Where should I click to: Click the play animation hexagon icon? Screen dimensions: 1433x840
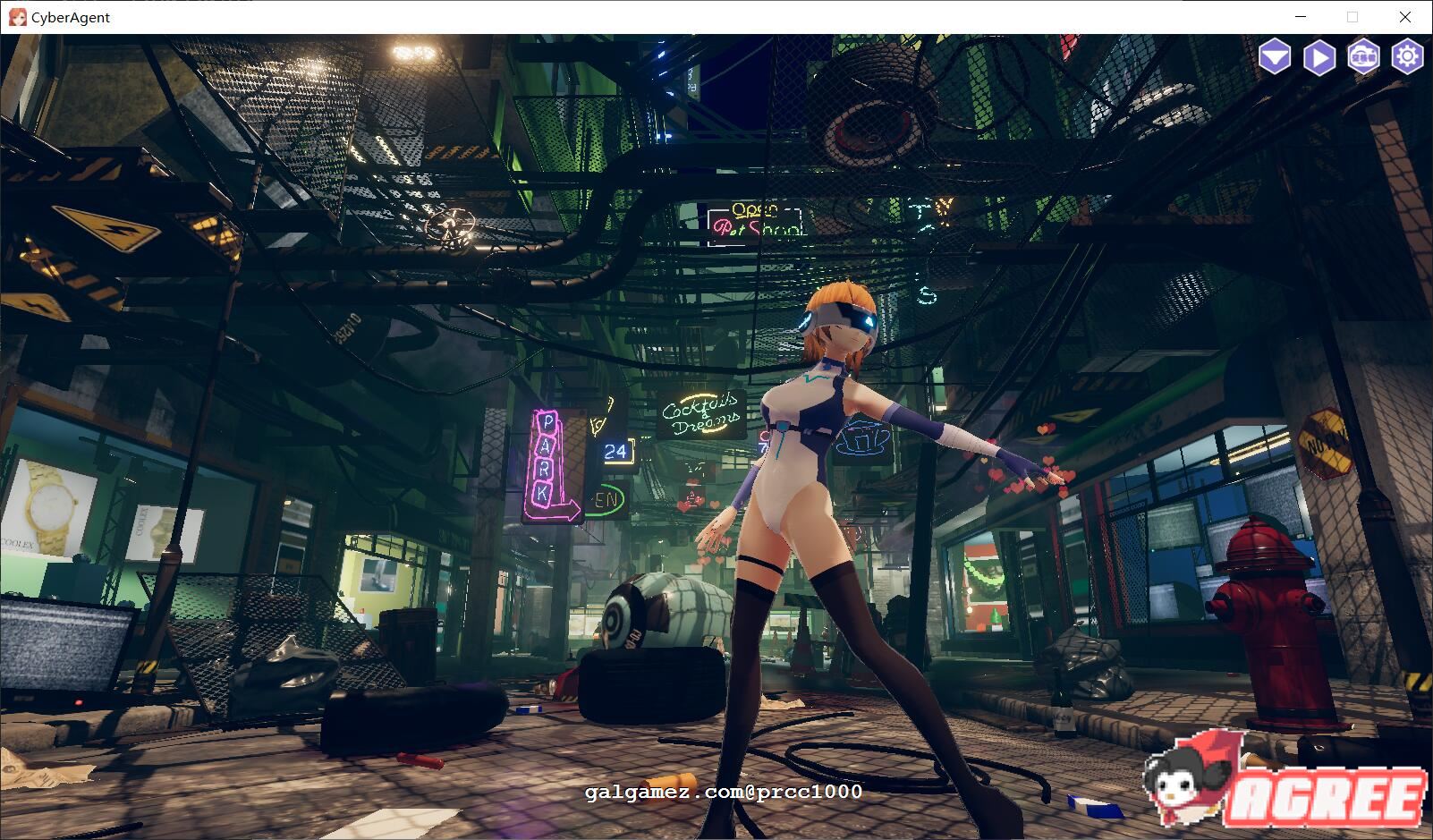point(1320,57)
